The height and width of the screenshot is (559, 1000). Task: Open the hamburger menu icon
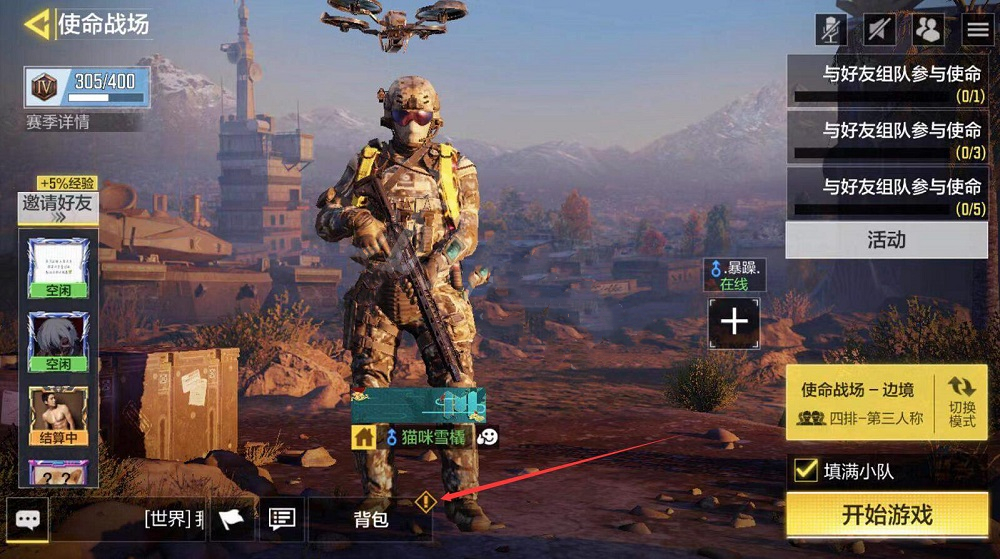tap(977, 29)
